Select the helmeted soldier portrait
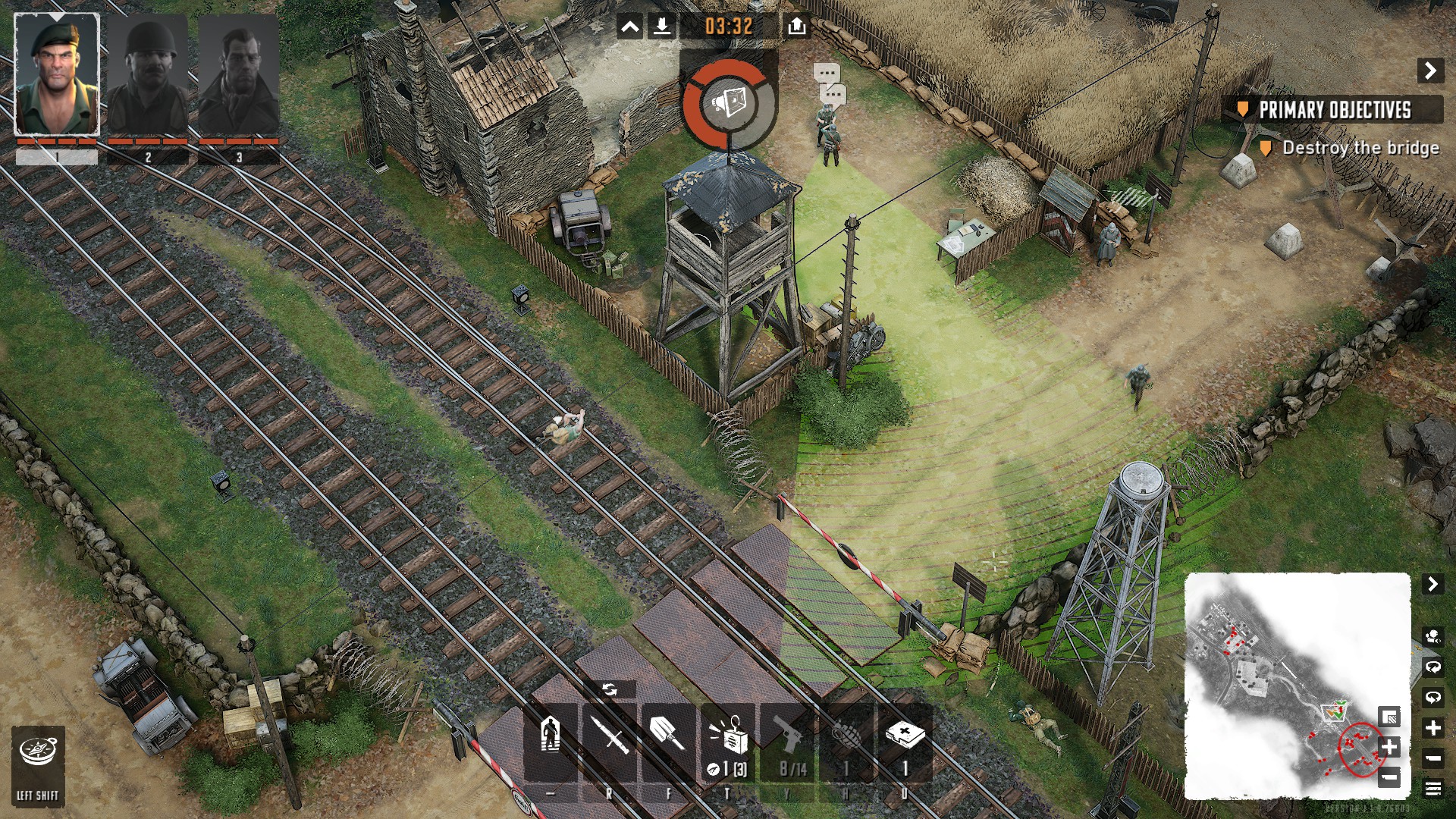This screenshot has height=819, width=1456. (148, 74)
